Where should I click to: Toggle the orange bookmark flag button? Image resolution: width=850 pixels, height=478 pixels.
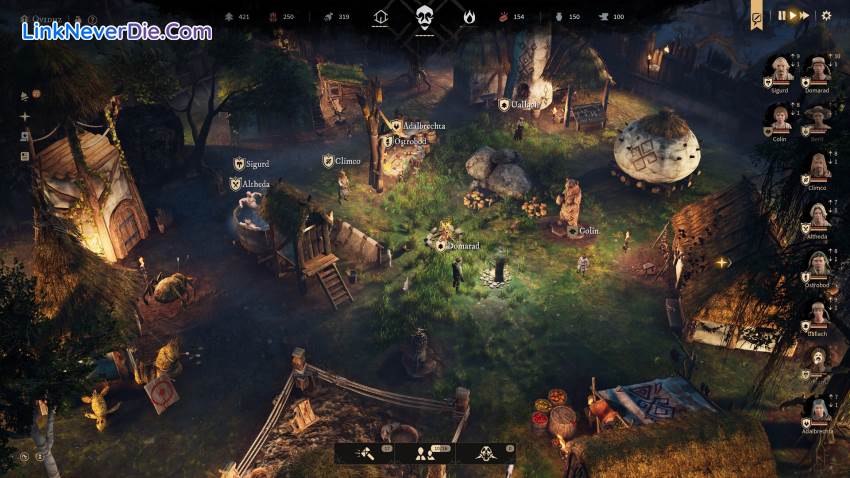(757, 16)
